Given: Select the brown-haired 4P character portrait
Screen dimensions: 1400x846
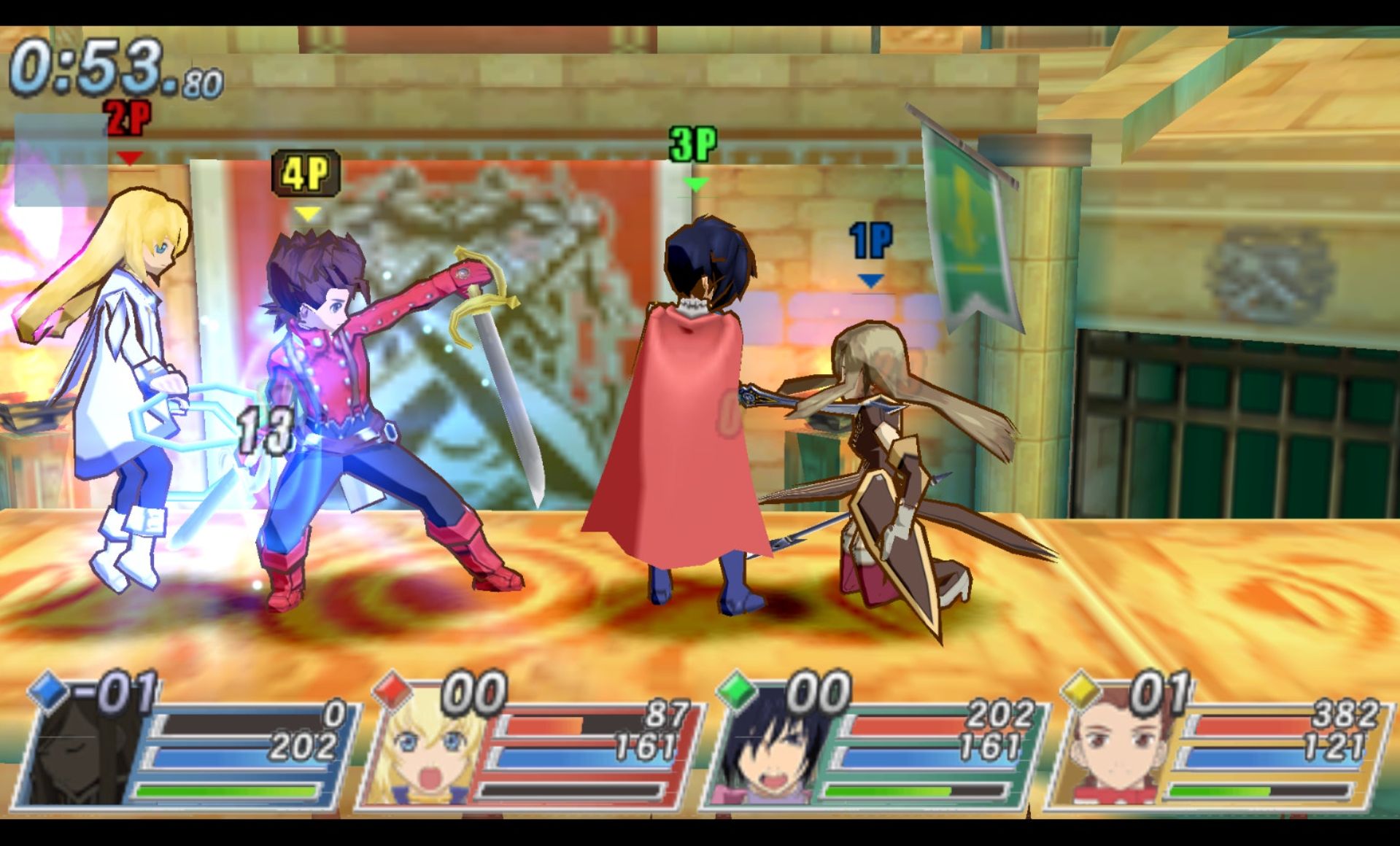Looking at the screenshot, I should (1113, 758).
